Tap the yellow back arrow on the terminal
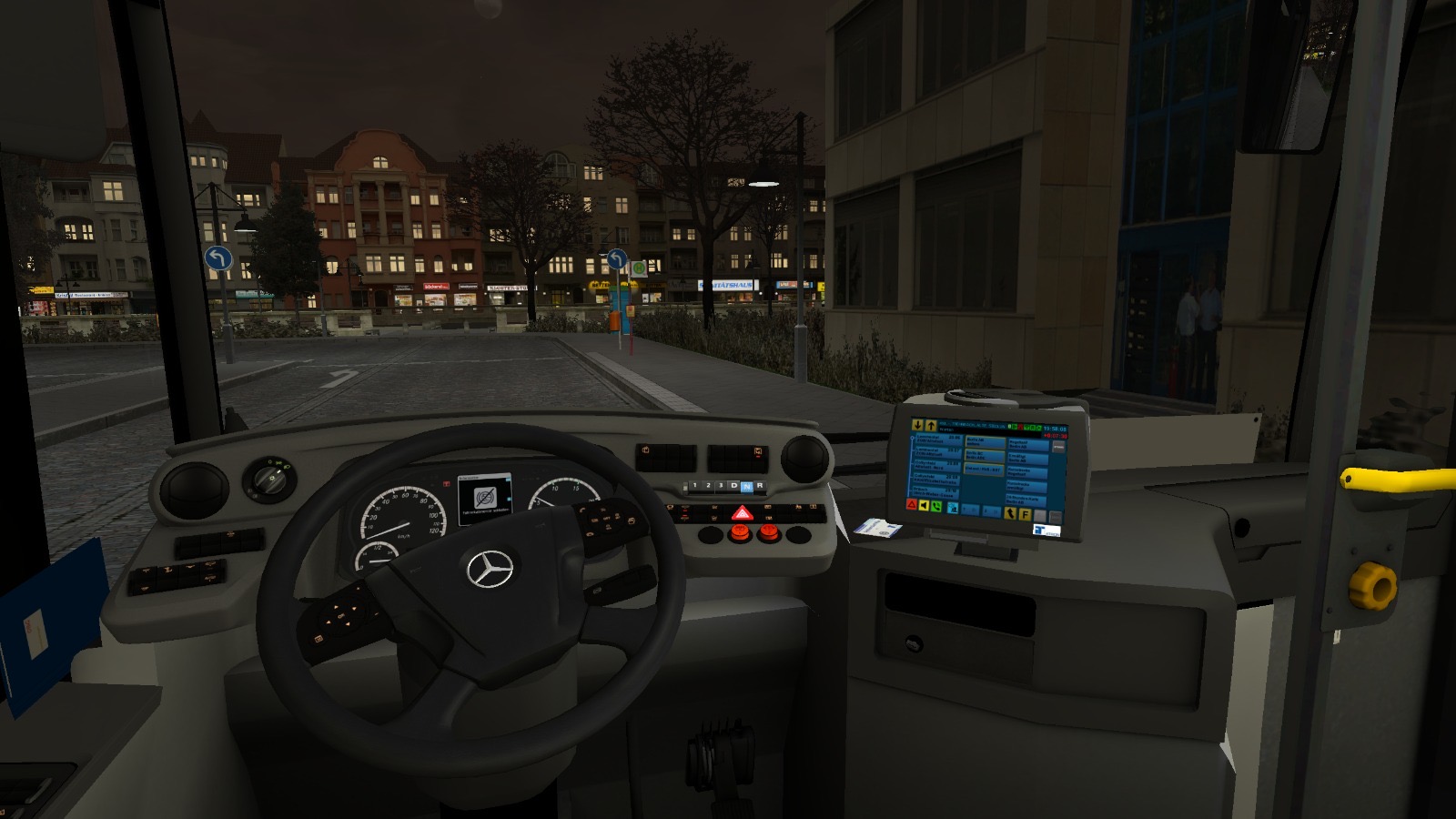This screenshot has width=1456, height=819. click(1010, 513)
